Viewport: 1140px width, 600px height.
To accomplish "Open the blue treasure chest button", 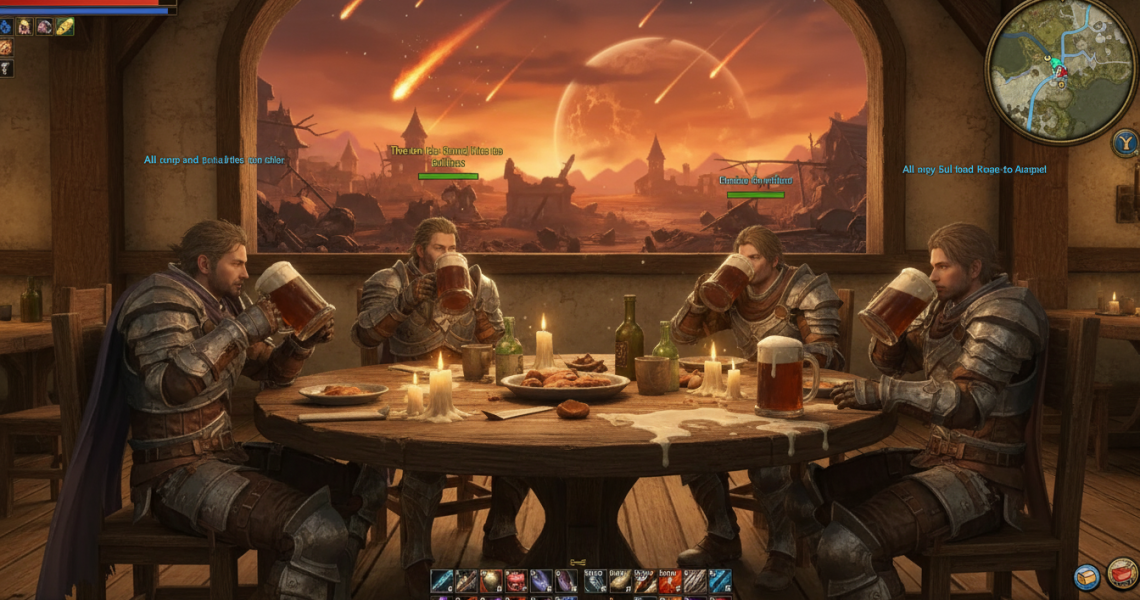I will [1086, 577].
